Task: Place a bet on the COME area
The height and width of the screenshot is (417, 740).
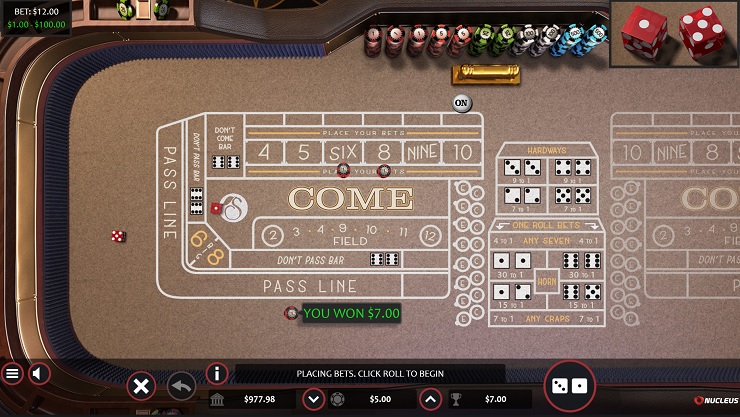Action: [x=350, y=198]
